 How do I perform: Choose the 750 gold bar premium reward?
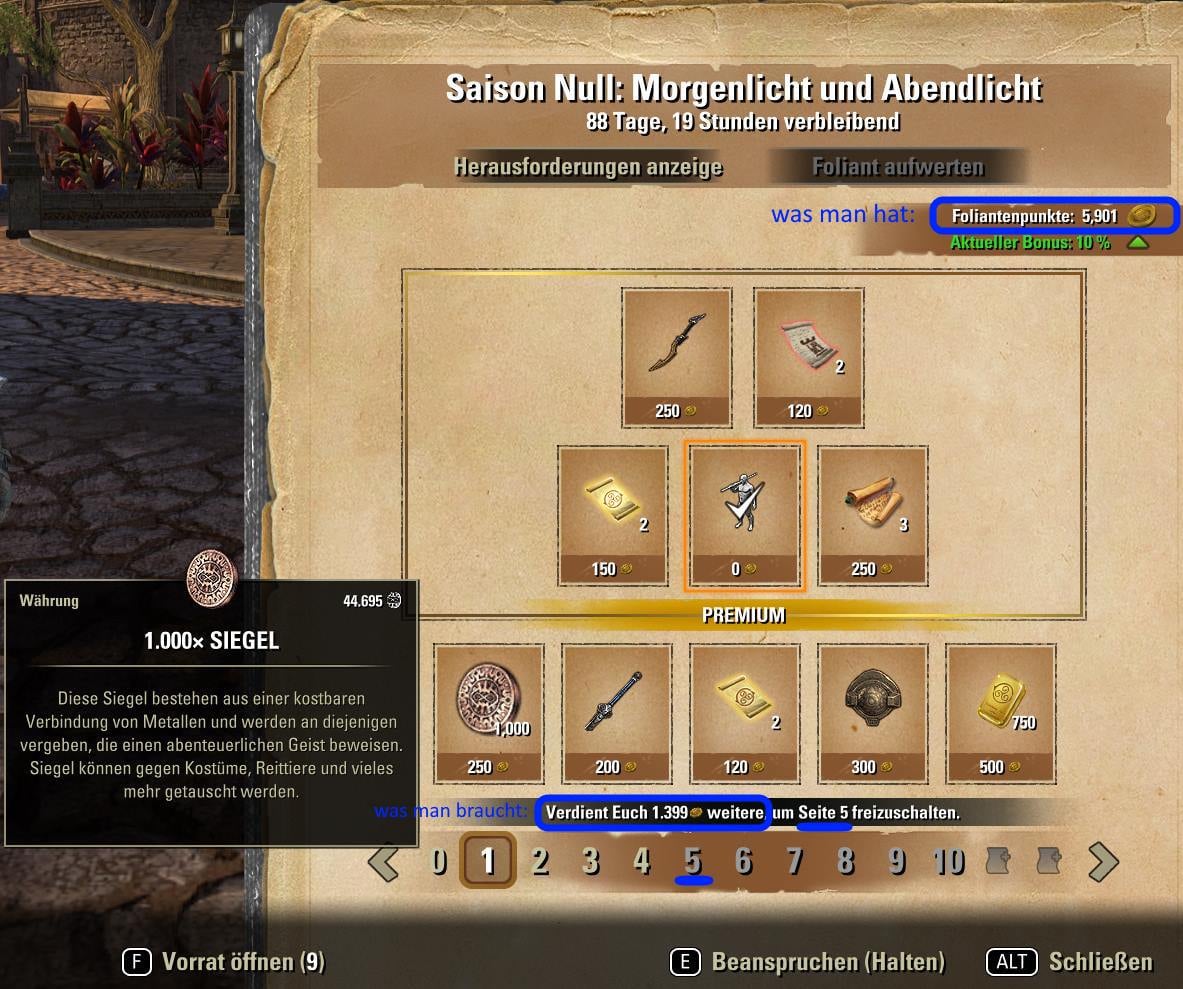pos(1001,712)
